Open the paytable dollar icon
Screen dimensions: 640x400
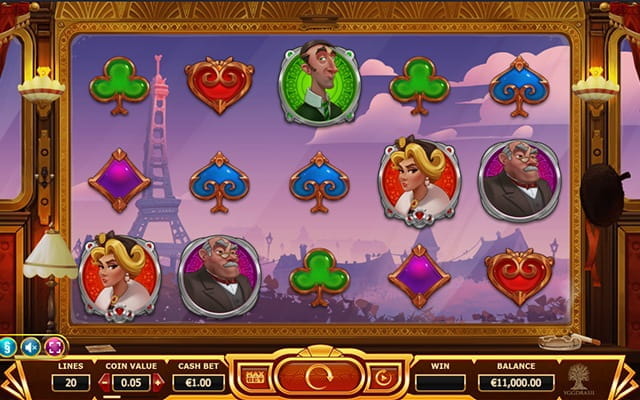(x=8, y=347)
